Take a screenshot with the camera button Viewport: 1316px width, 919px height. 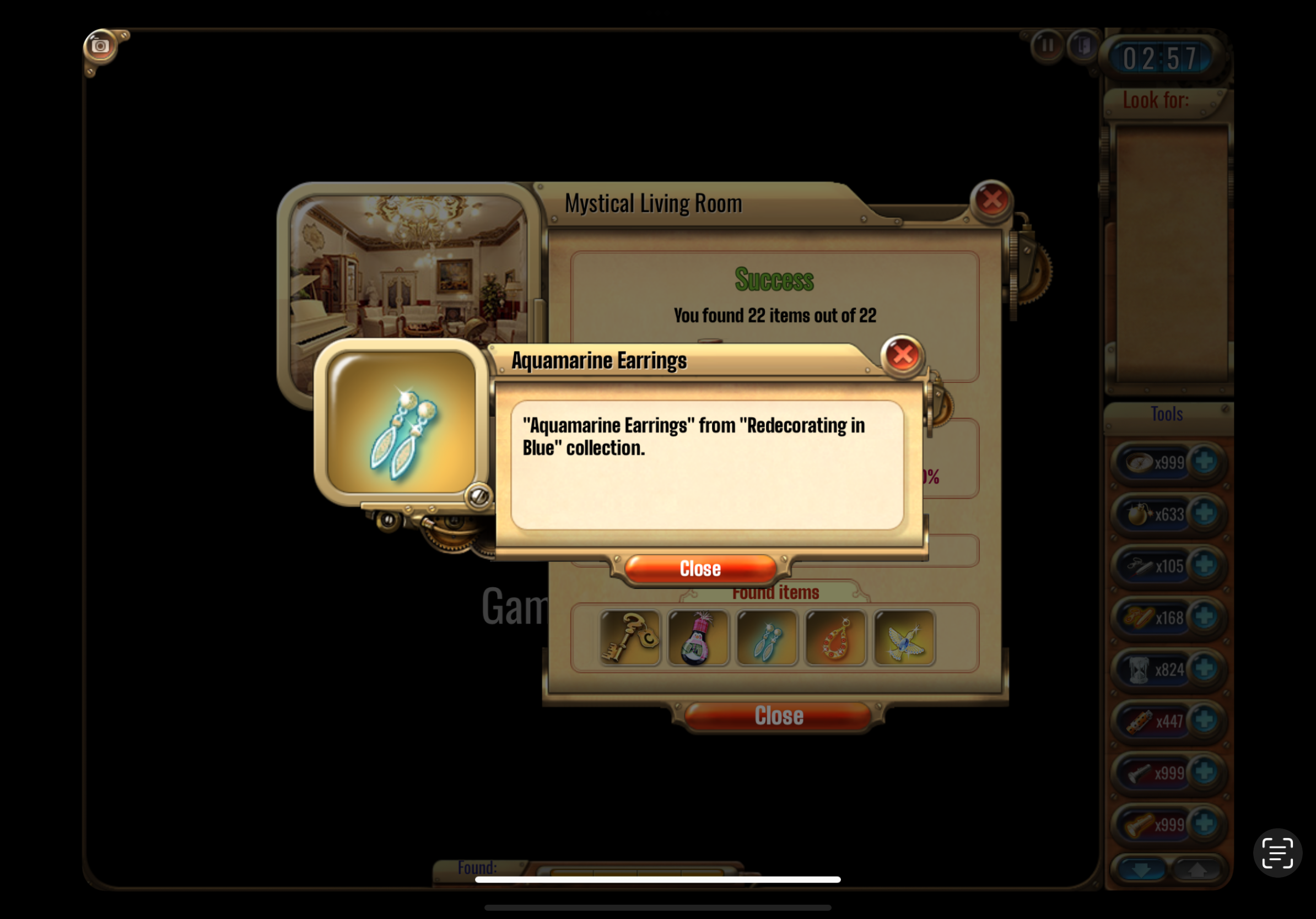pyautogui.click(x=100, y=46)
